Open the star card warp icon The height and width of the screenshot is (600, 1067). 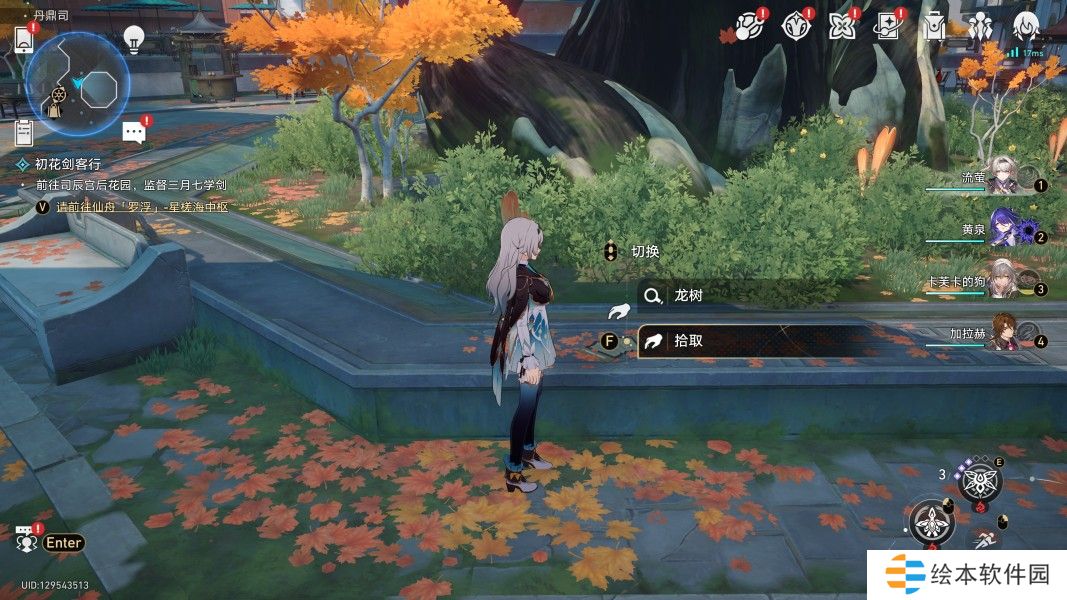point(887,26)
